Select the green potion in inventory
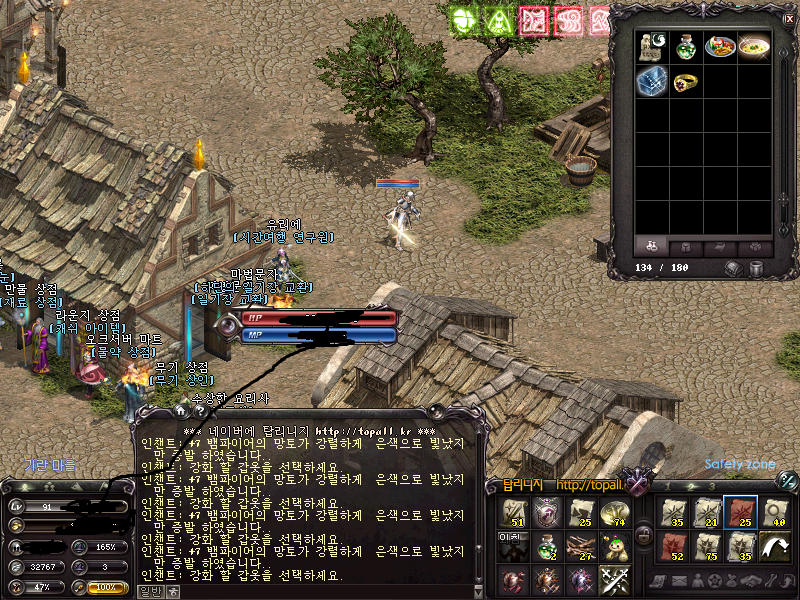The image size is (800, 600). [685, 46]
